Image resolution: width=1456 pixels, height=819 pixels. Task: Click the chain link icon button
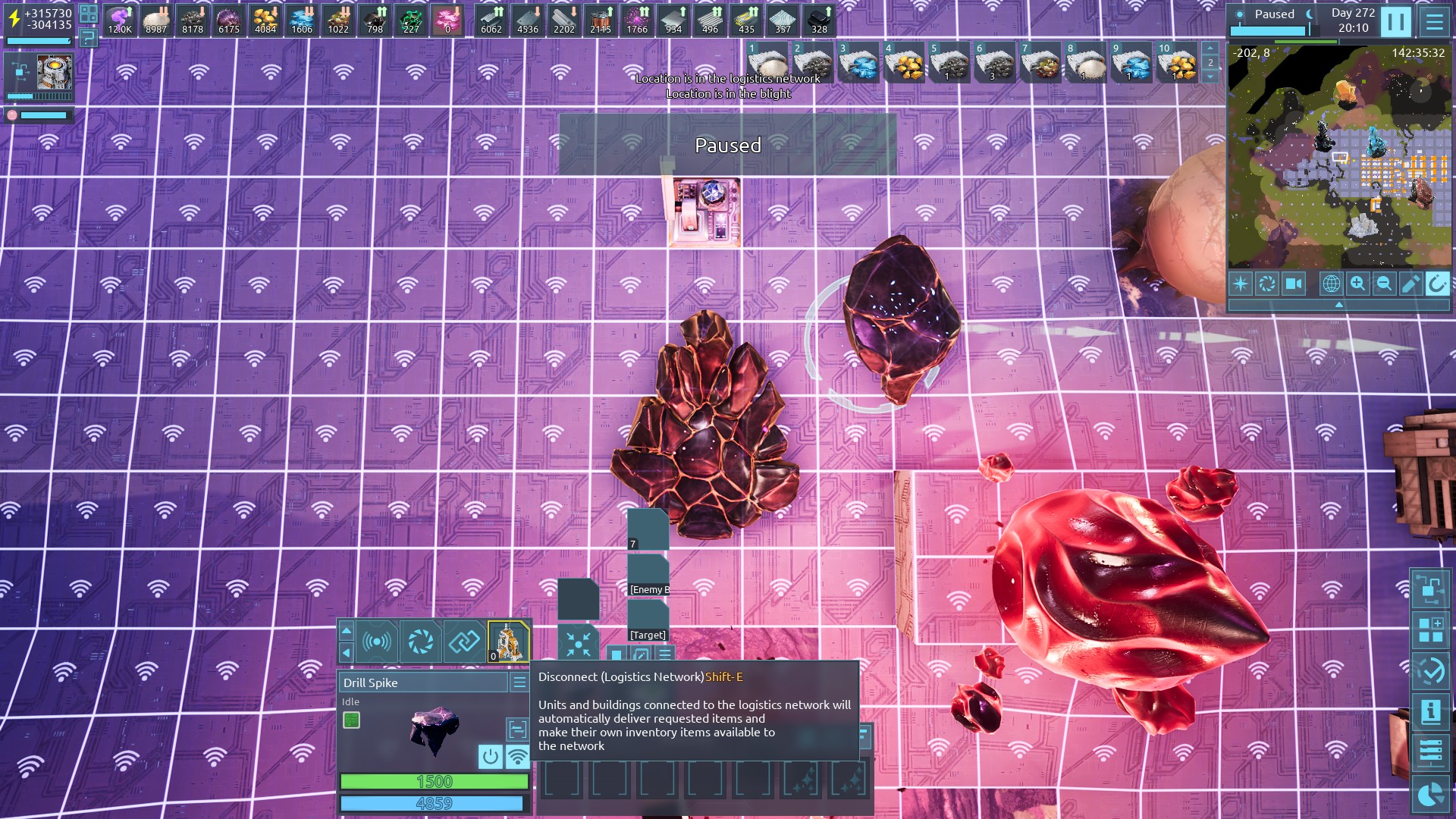click(x=464, y=642)
